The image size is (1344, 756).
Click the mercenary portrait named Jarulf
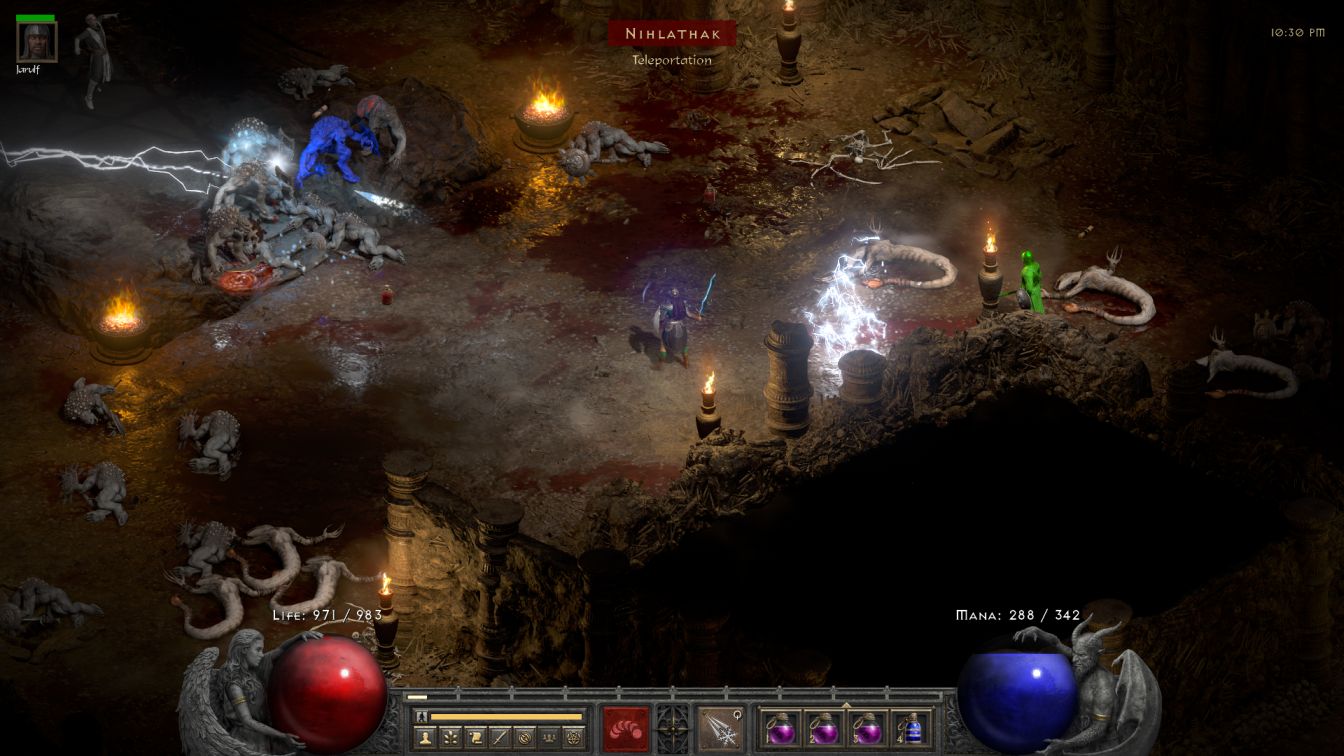(x=37, y=41)
